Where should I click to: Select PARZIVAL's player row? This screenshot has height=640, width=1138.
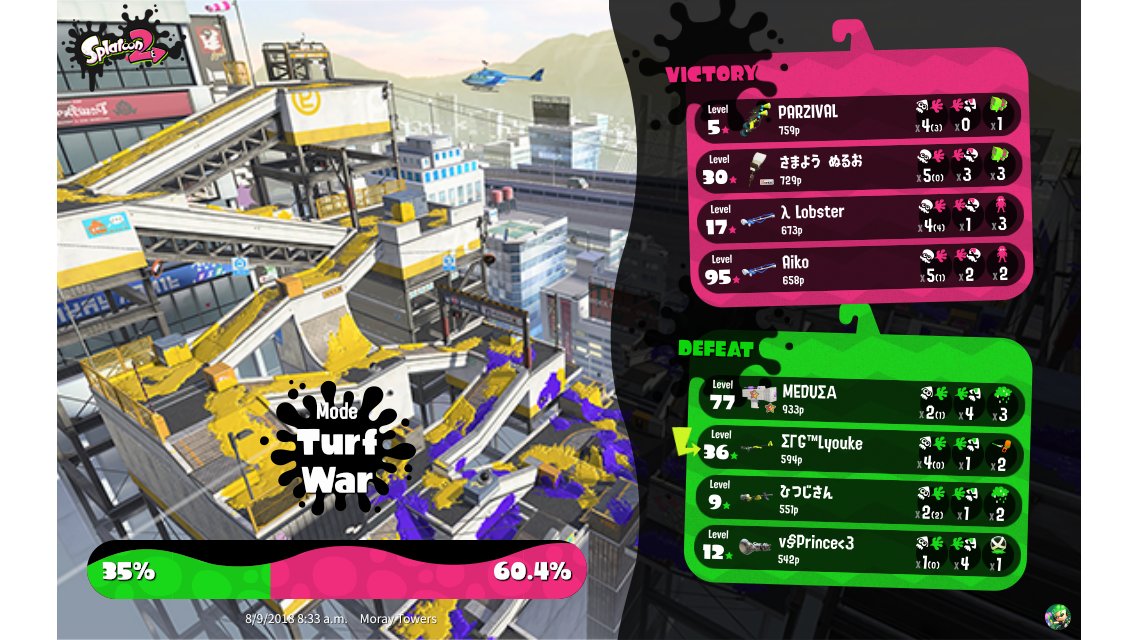(858, 116)
